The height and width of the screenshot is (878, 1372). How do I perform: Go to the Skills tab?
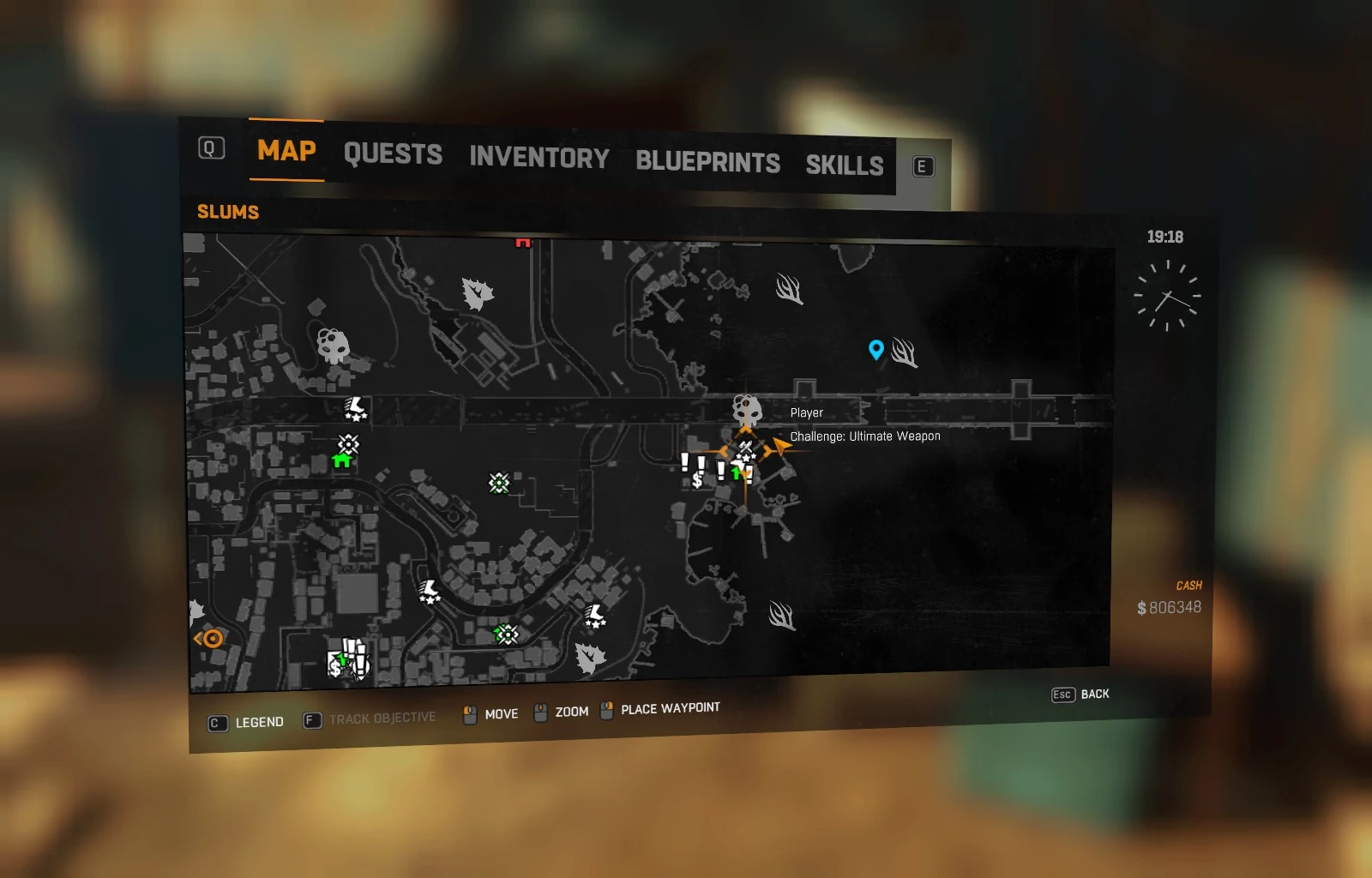[844, 165]
